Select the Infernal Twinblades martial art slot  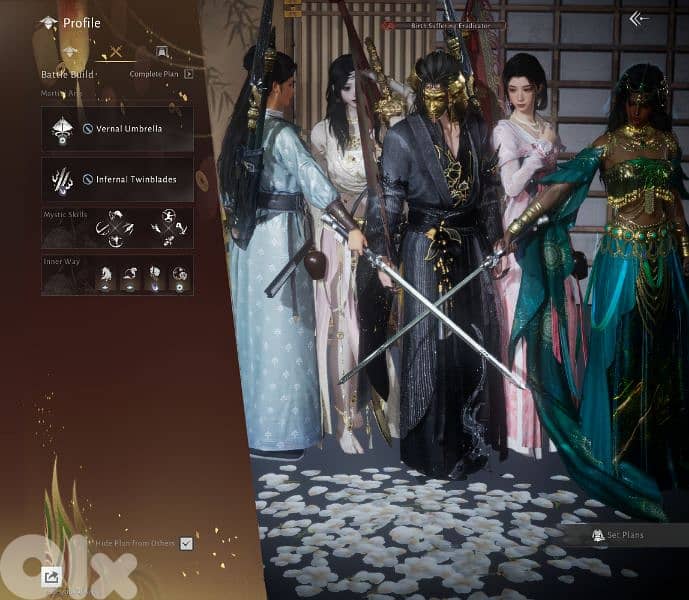coord(117,180)
